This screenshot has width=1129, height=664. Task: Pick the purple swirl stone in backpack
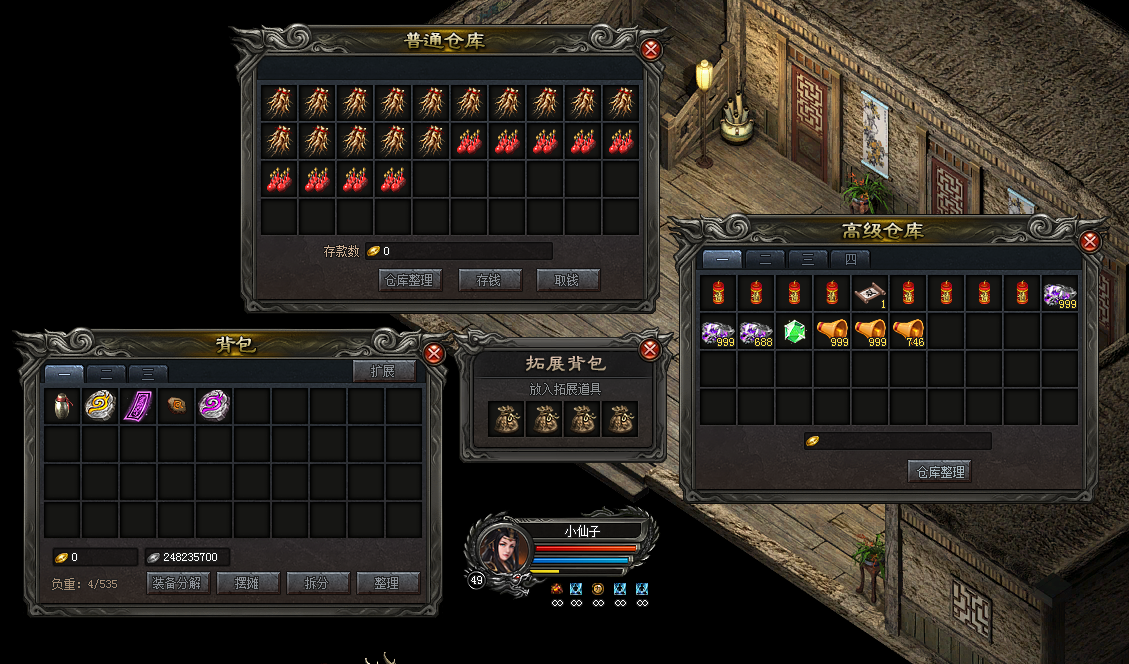tap(214, 405)
